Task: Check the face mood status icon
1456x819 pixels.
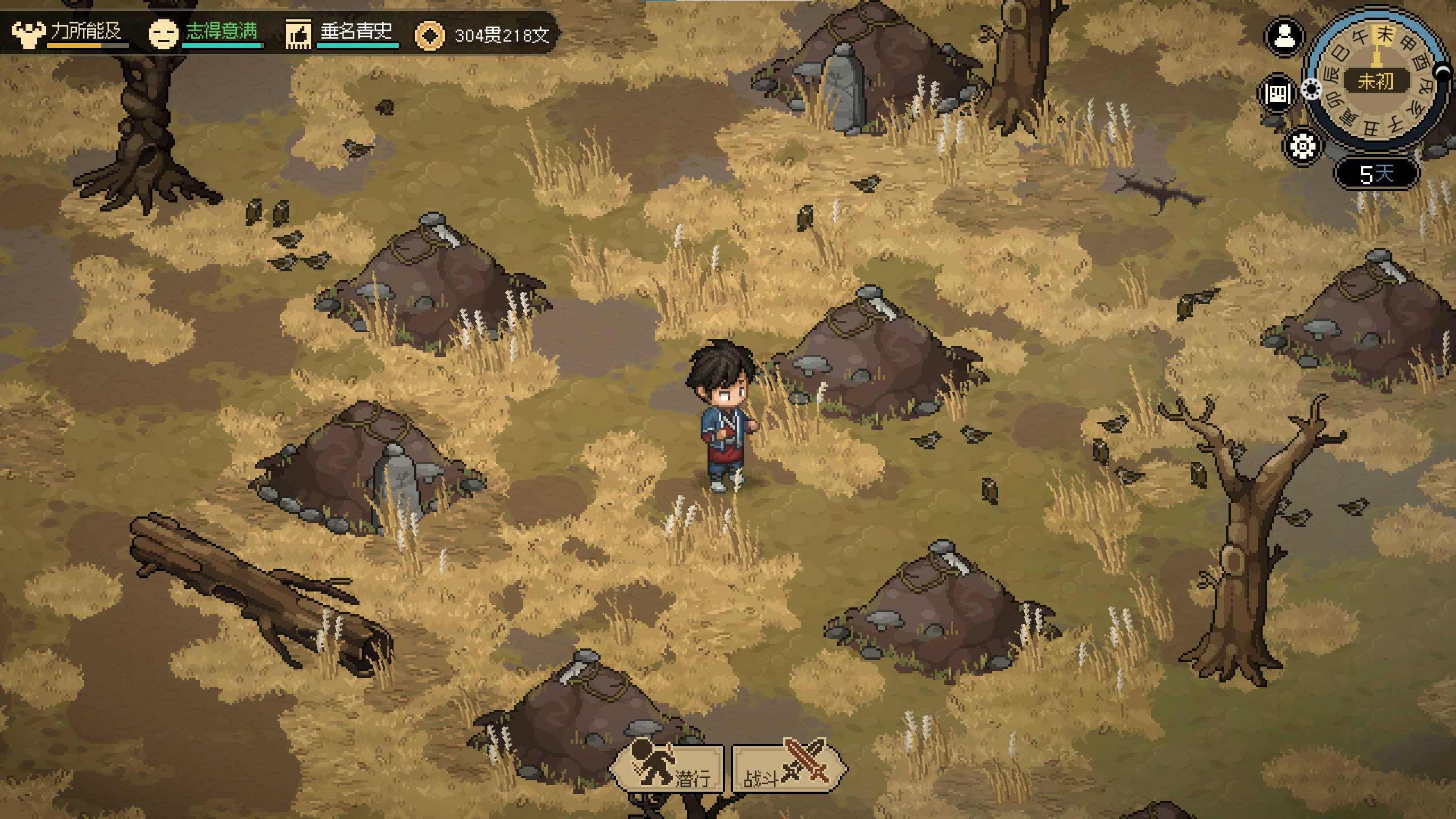Action: point(163,34)
